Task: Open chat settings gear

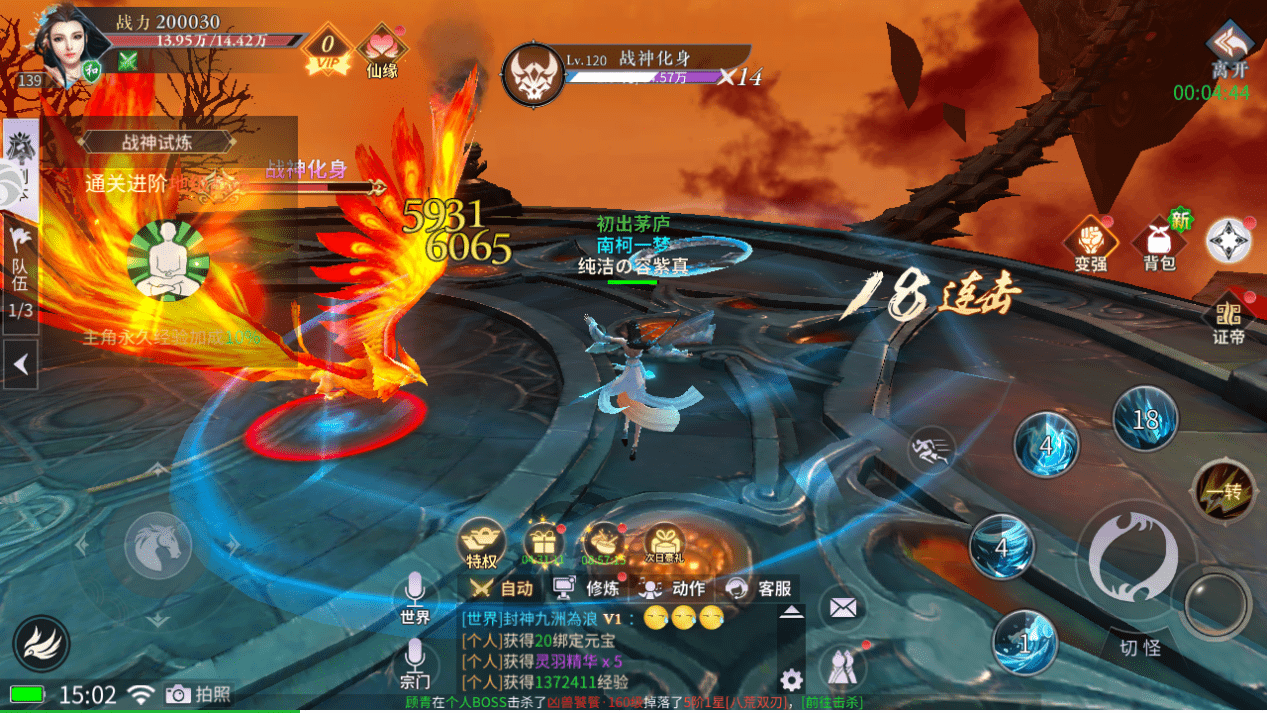Action: tap(791, 681)
